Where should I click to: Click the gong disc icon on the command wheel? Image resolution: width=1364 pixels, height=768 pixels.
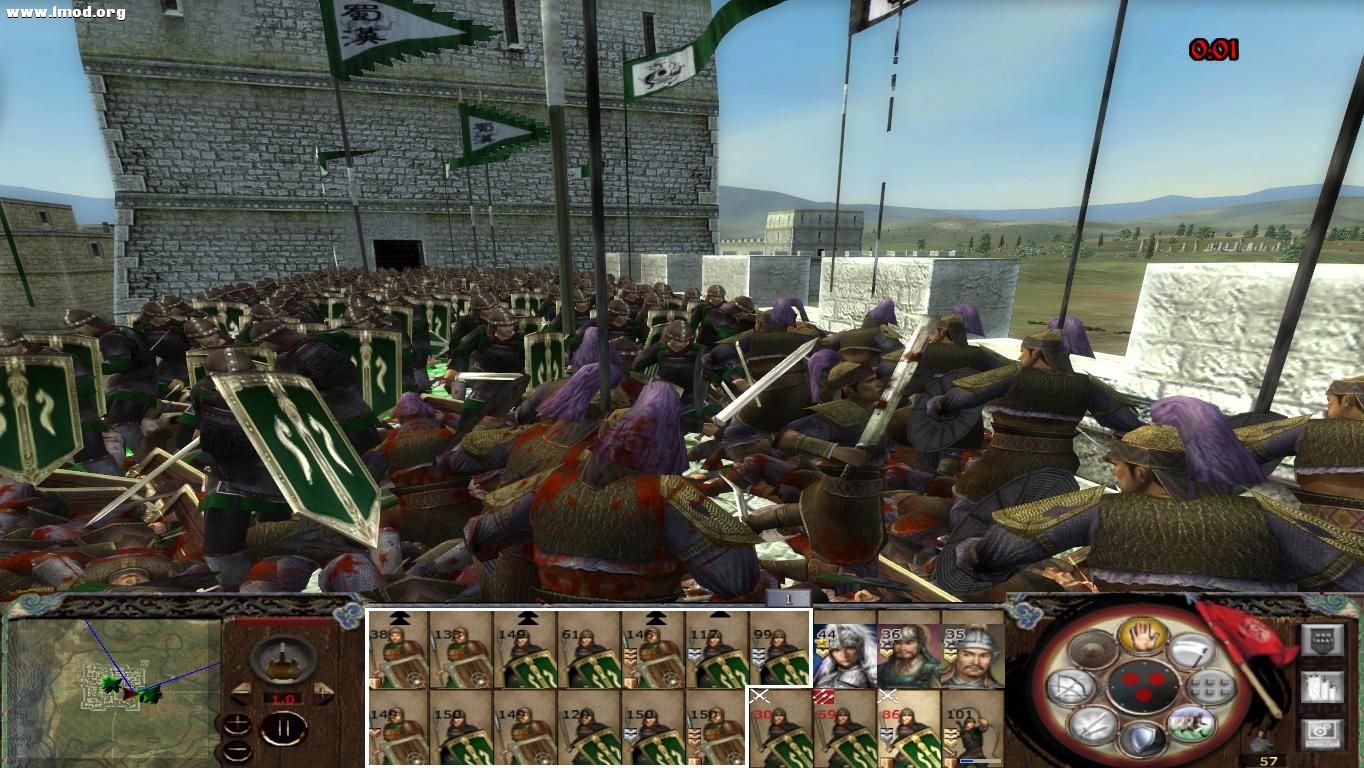pos(1092,649)
